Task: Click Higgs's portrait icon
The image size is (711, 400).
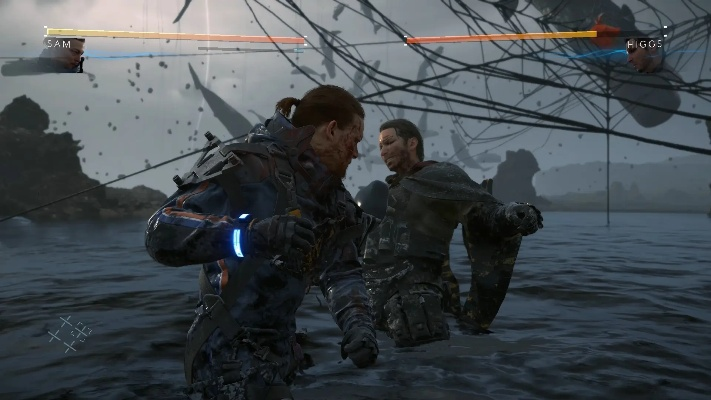Action: pos(643,58)
